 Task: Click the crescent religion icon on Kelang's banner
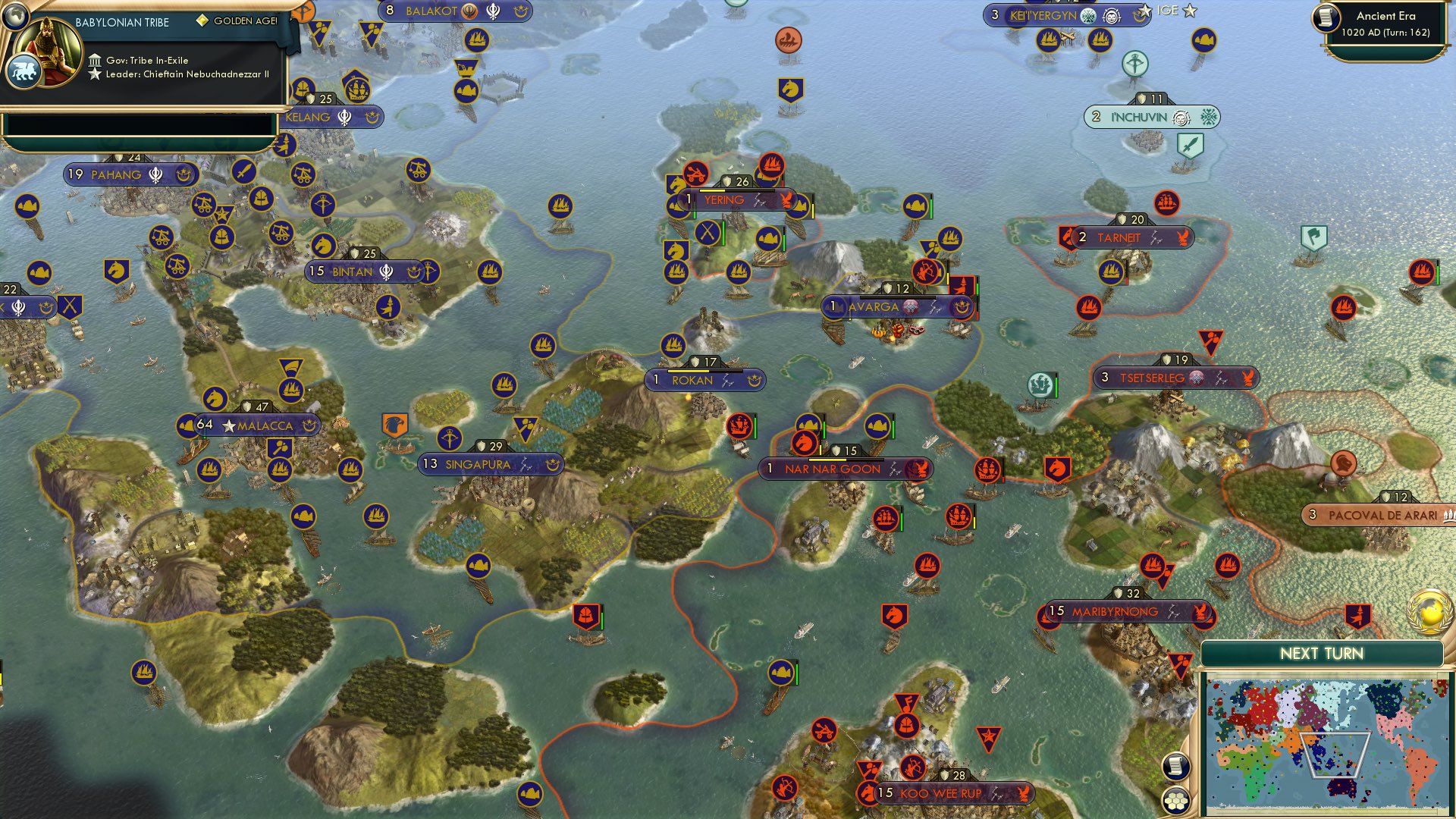point(371,118)
